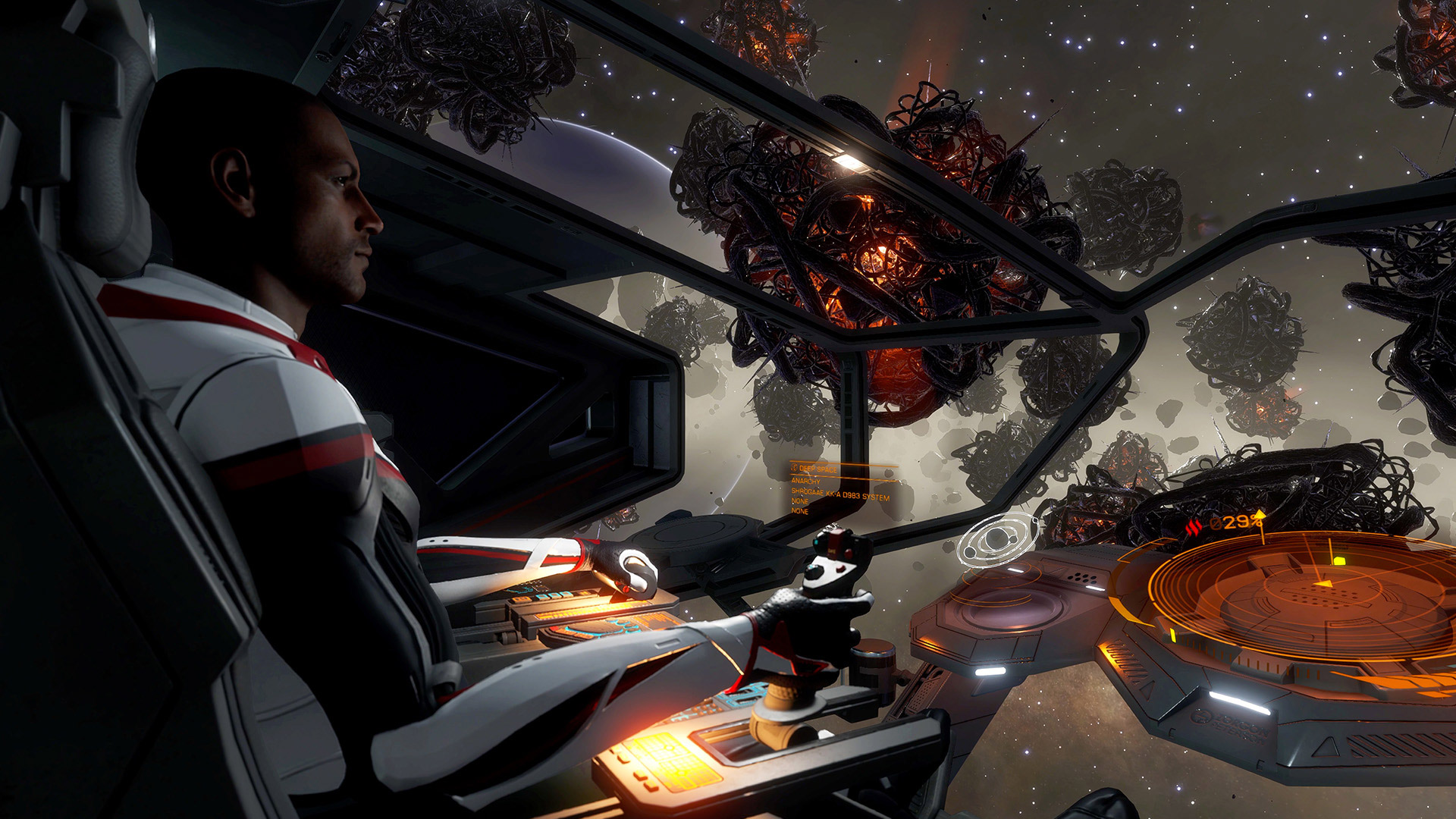Open the white orbit system hologram
This screenshot has height=819, width=1456.
click(998, 538)
